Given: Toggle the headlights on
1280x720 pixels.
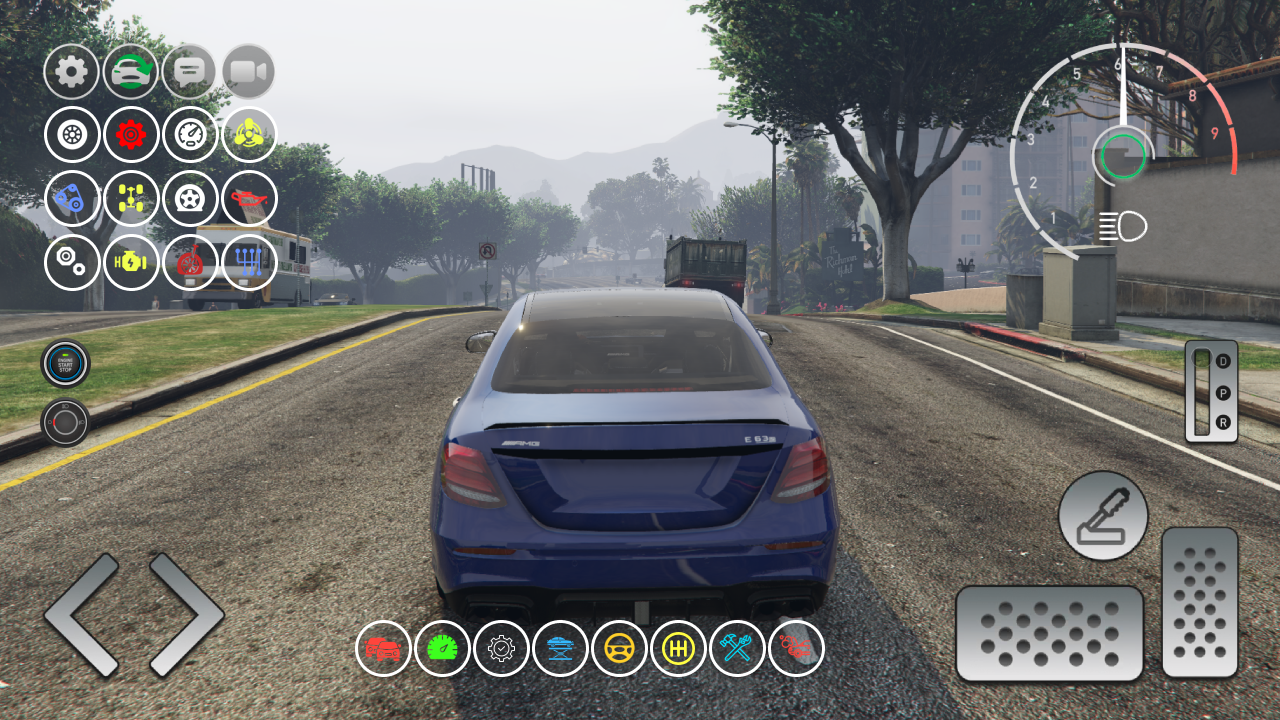Looking at the screenshot, I should (1123, 226).
